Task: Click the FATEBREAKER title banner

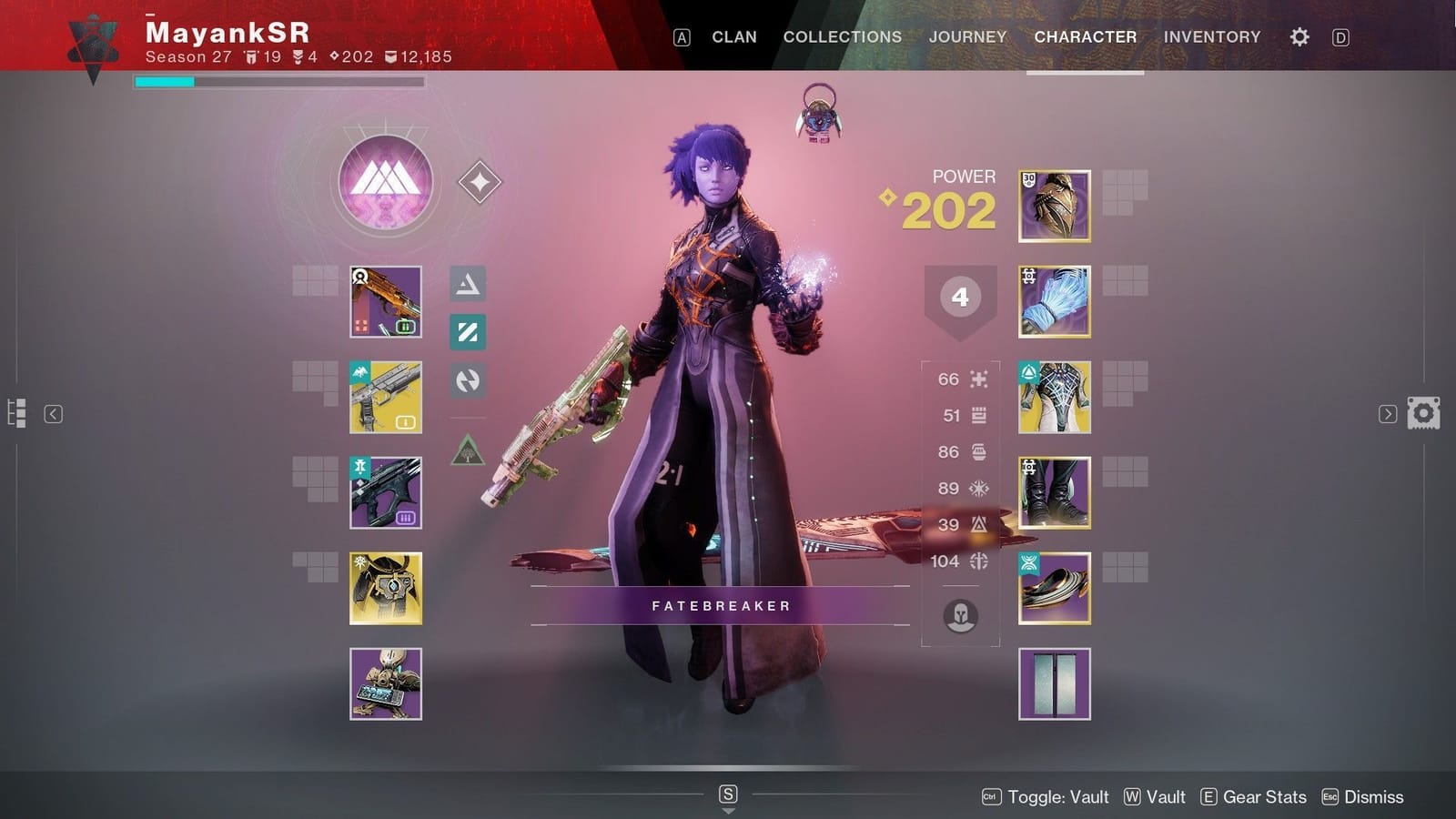Action: click(721, 605)
